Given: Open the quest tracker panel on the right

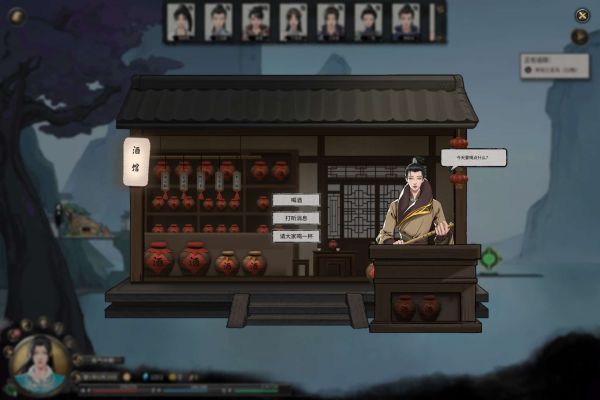Looking at the screenshot, I should pos(554,66).
